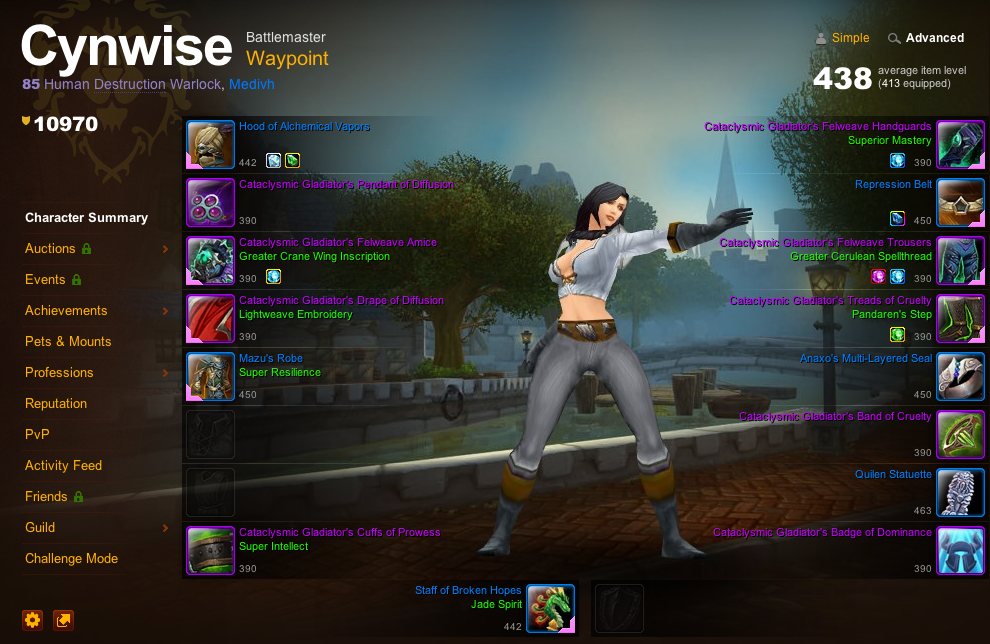Switch to the Advanced view

(x=934, y=38)
